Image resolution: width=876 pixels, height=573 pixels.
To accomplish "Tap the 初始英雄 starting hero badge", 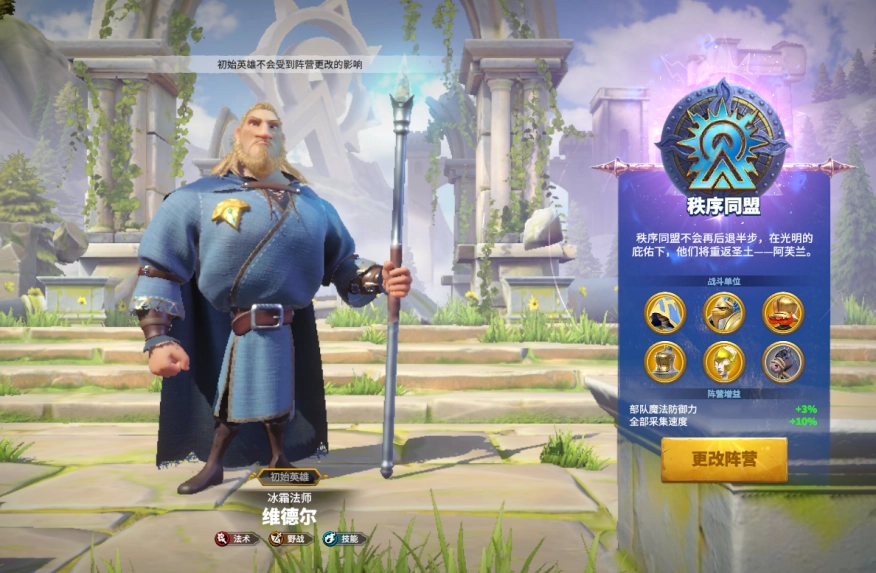I will (x=289, y=477).
